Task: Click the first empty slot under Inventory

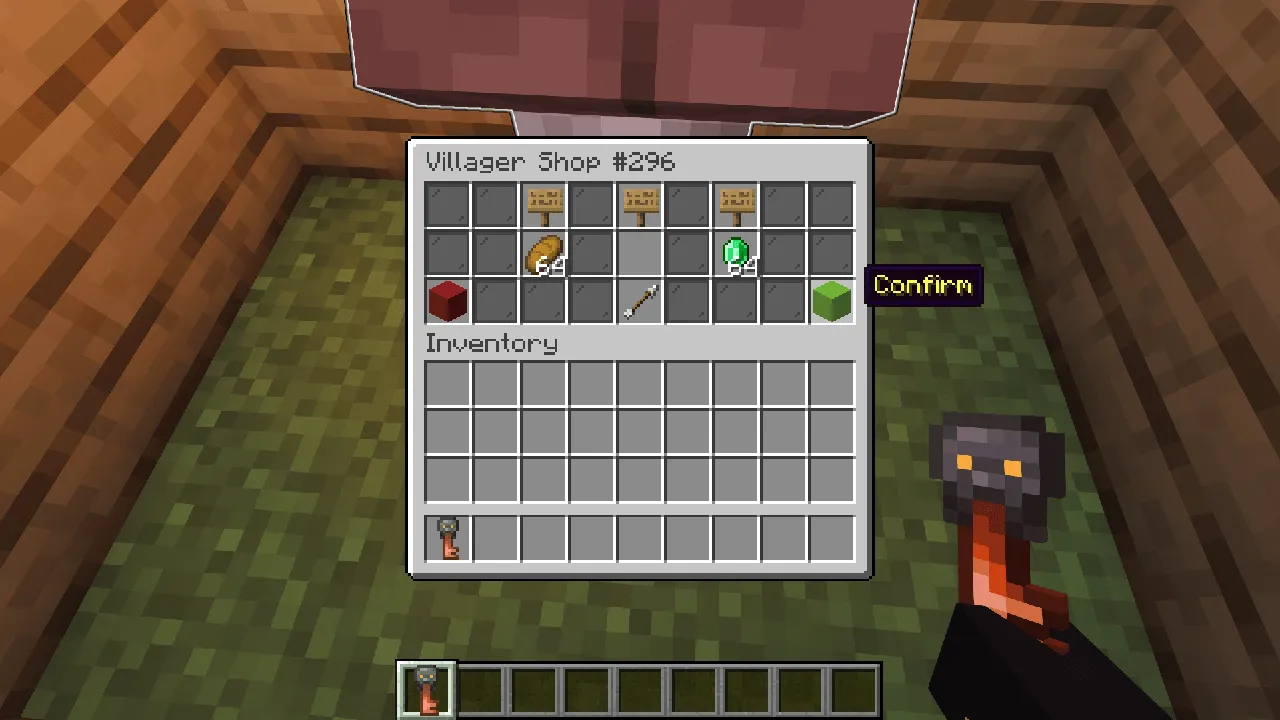Action: point(446,381)
